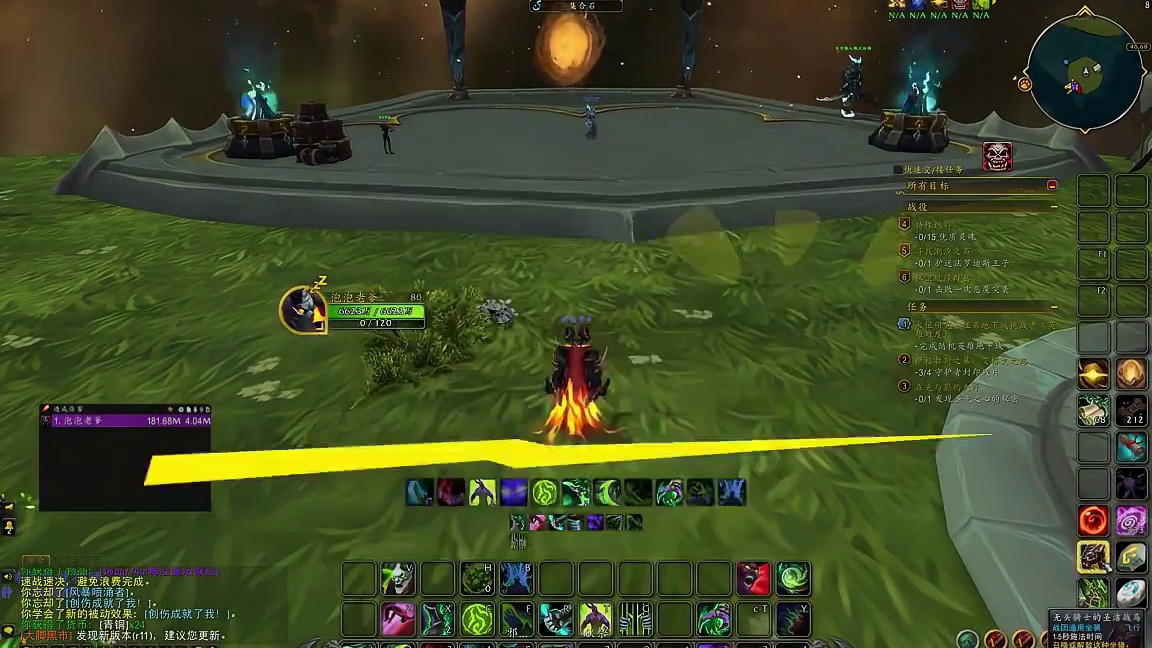Cast the green flame sigil ability on C
This screenshot has height=648, width=1152.
pyautogui.click(x=477, y=619)
